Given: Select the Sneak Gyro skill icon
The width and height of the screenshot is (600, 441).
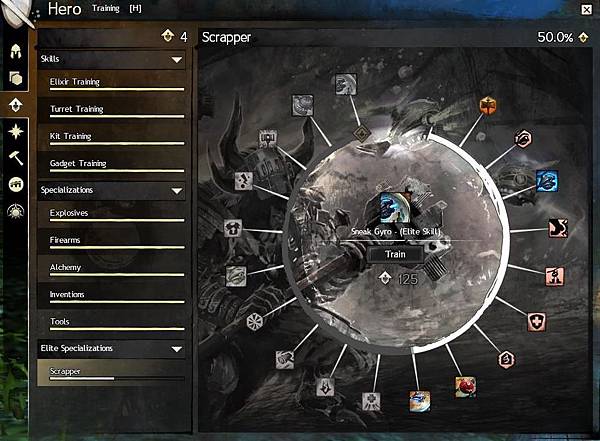Looking at the screenshot, I should (393, 207).
